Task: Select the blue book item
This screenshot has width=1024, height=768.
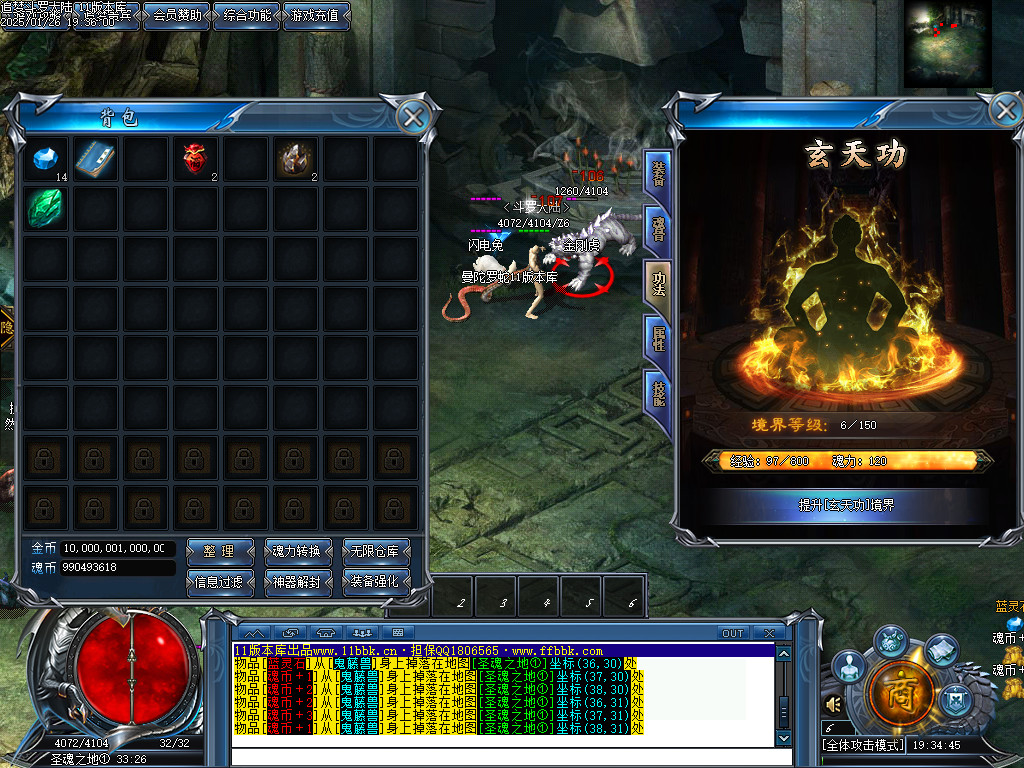Action: pos(96,158)
